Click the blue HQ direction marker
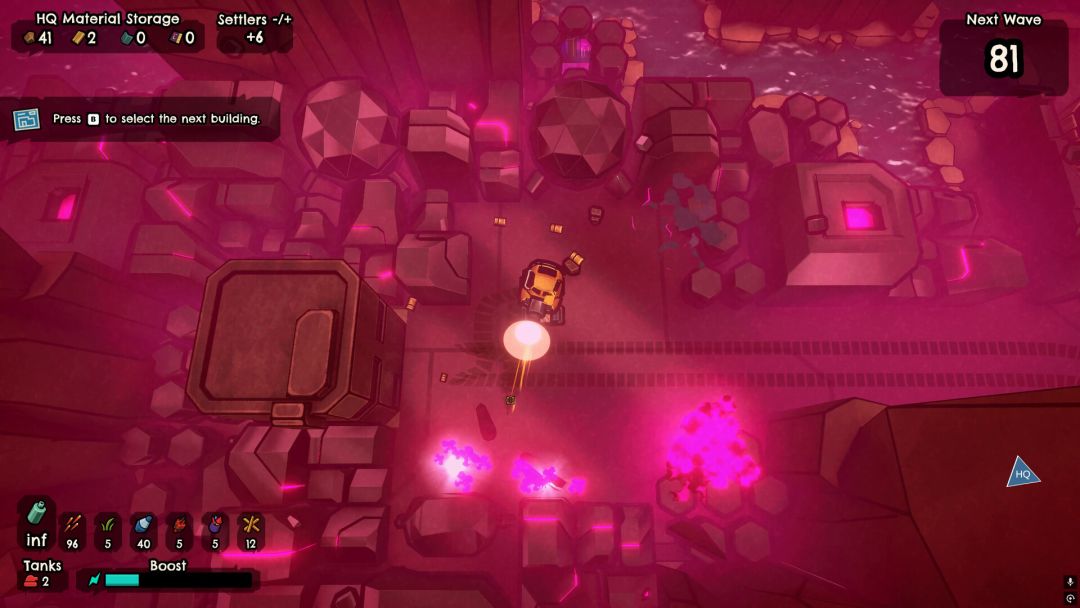The height and width of the screenshot is (608, 1080). coord(1022,473)
